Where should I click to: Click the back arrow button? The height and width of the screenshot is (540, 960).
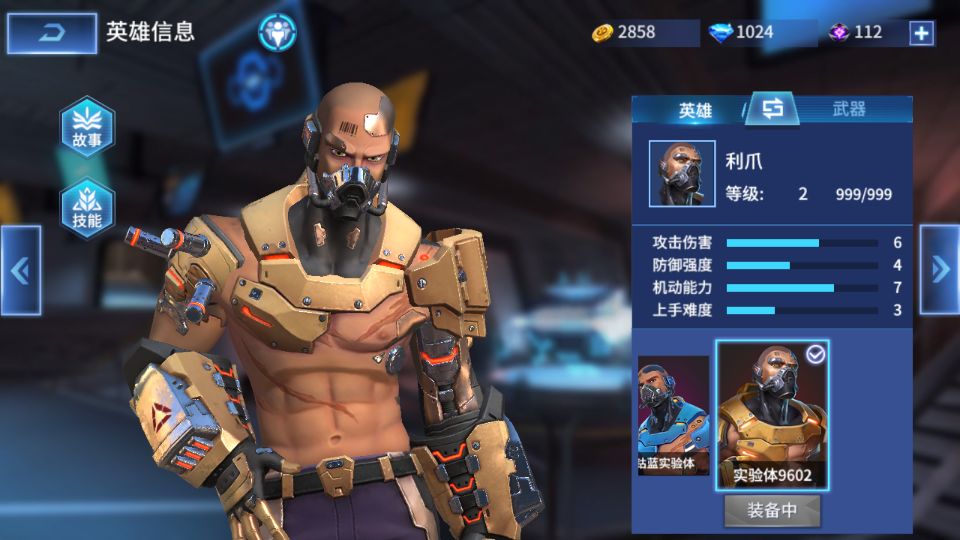pos(52,33)
